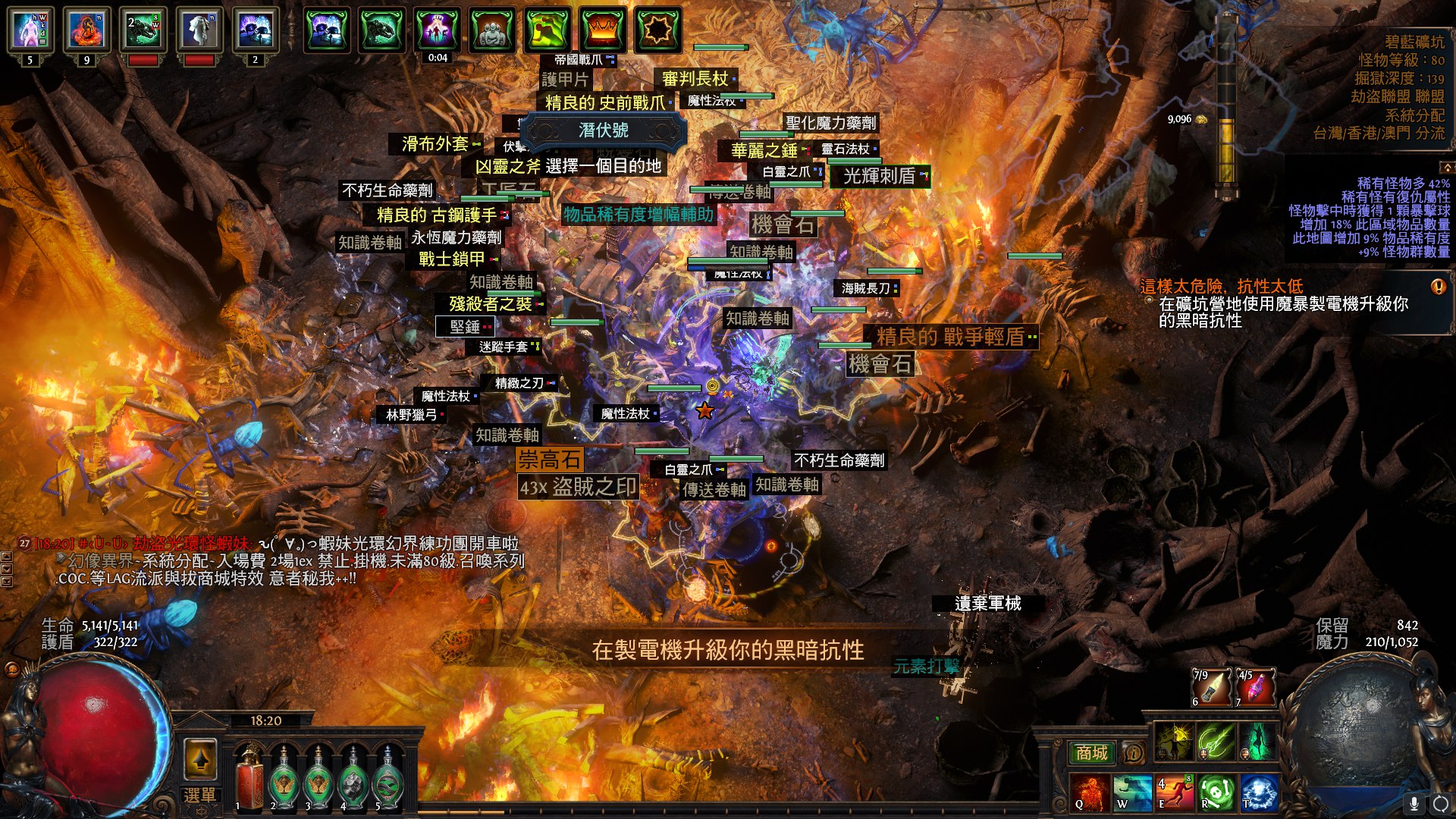Click the yellow level-up arrow button
This screenshot has width=1456, height=819.
pyautogui.click(x=200, y=759)
